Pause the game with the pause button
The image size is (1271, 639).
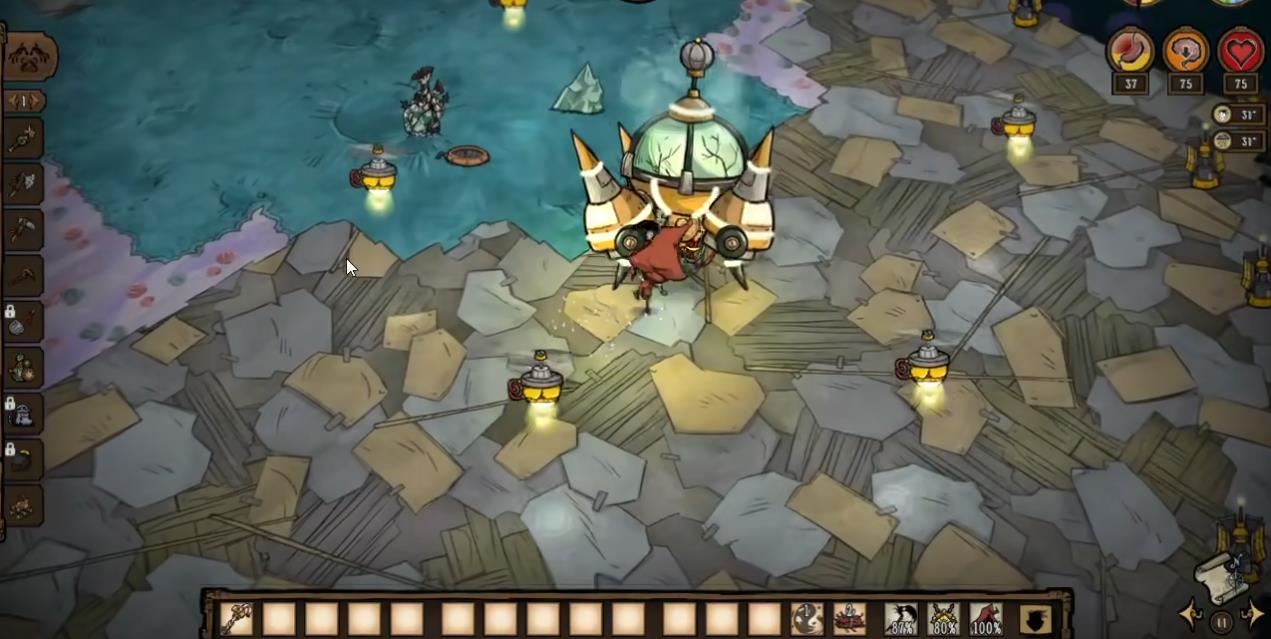[x=1221, y=622]
